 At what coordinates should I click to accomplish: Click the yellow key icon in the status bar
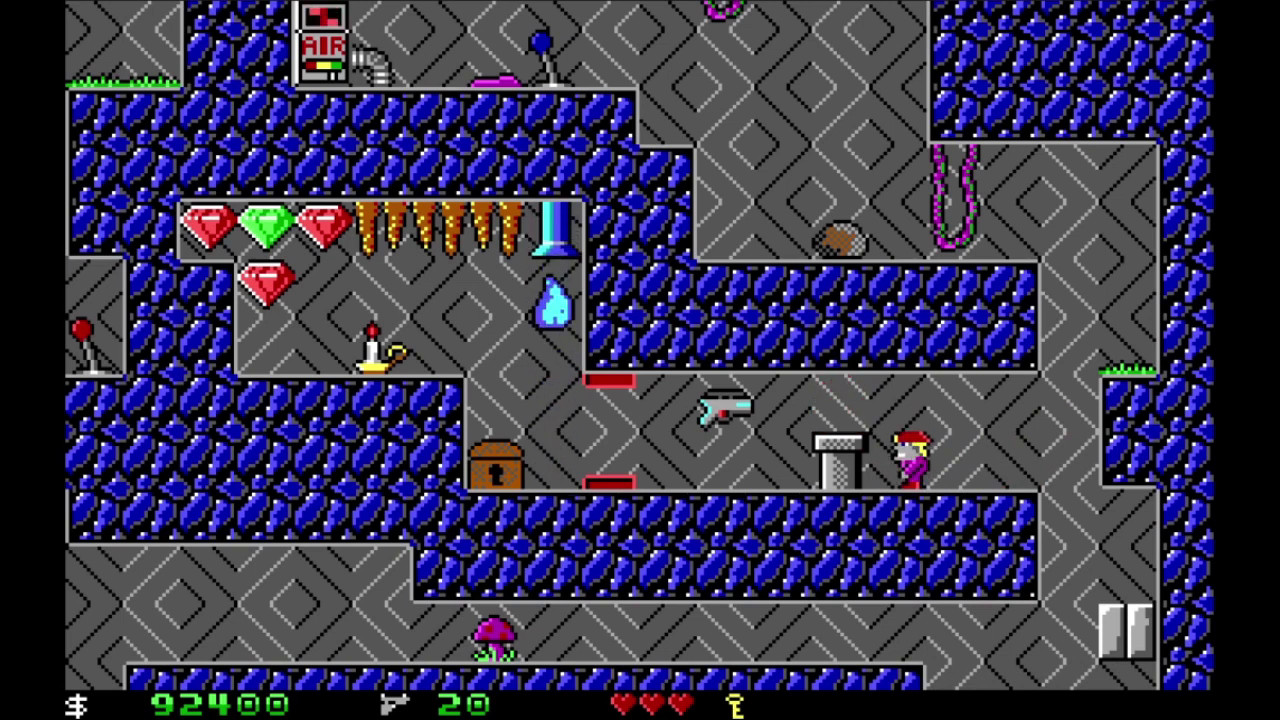pos(736,706)
